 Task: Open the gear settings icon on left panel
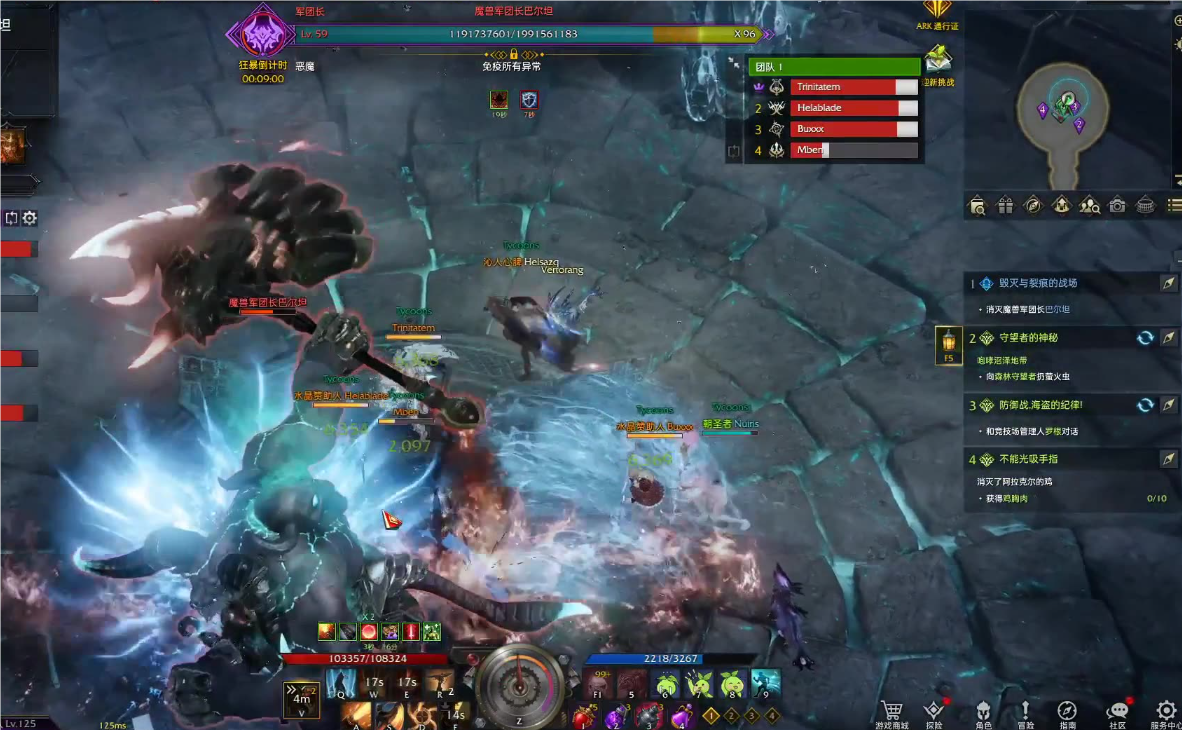pyautogui.click(x=30, y=218)
